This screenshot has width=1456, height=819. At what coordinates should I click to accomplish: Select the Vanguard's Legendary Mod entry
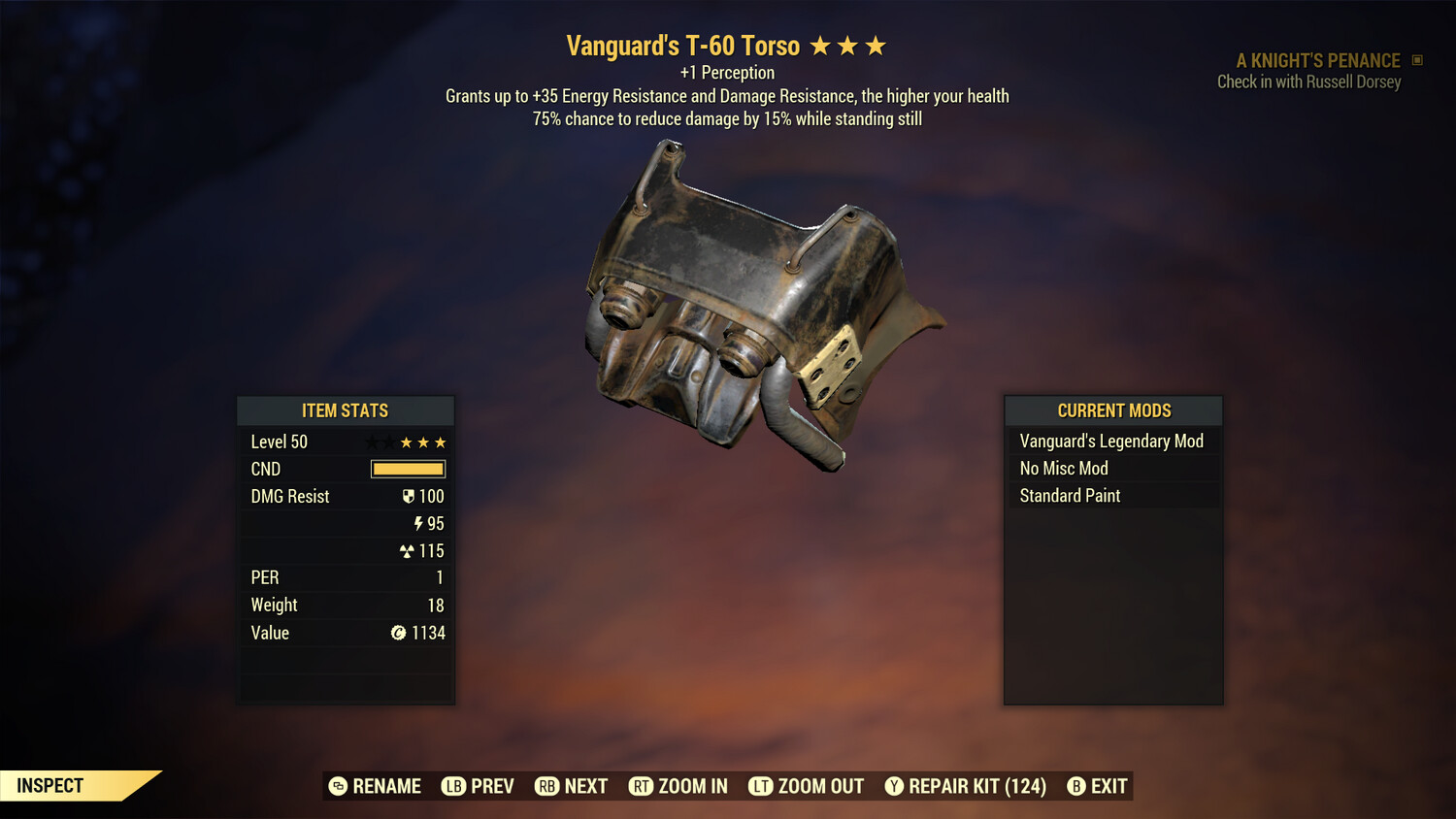click(x=1110, y=441)
